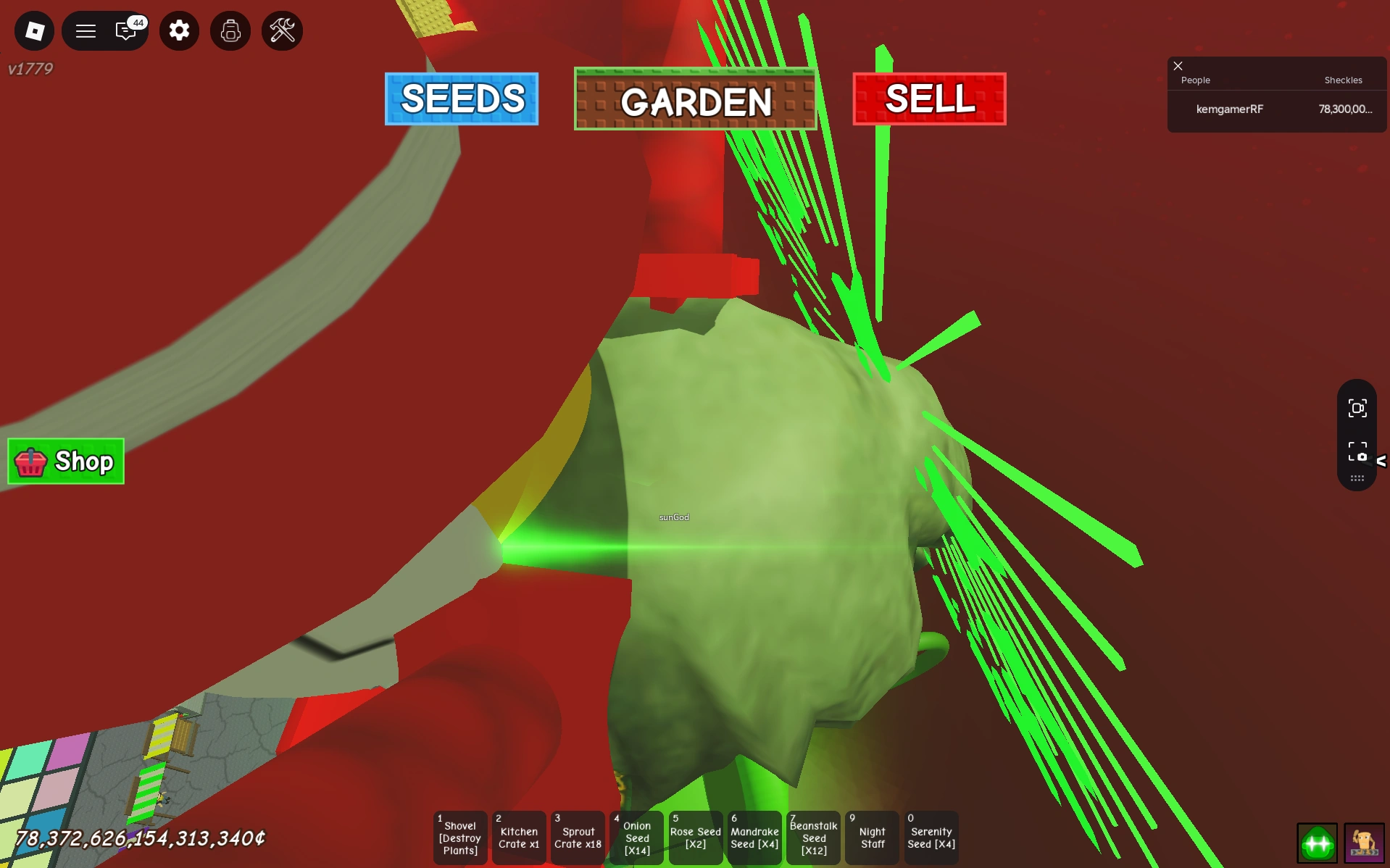Equip the Beanstalk Seed x12
This screenshot has width=1390, height=868.
(813, 838)
